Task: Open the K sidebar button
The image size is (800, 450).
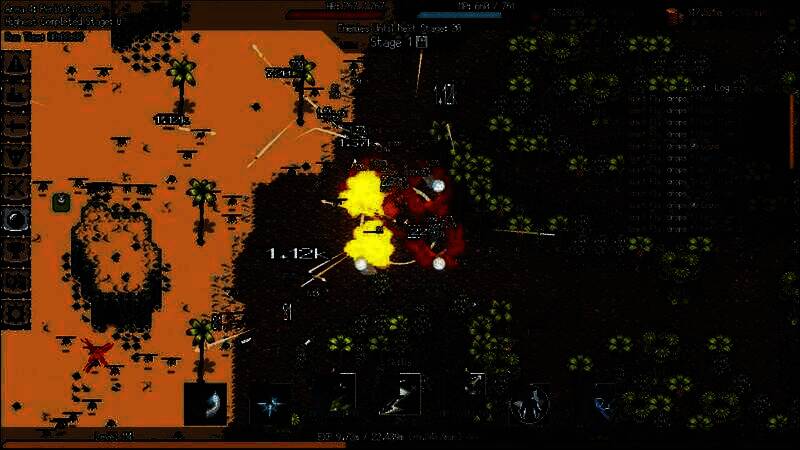Action: click(x=17, y=187)
